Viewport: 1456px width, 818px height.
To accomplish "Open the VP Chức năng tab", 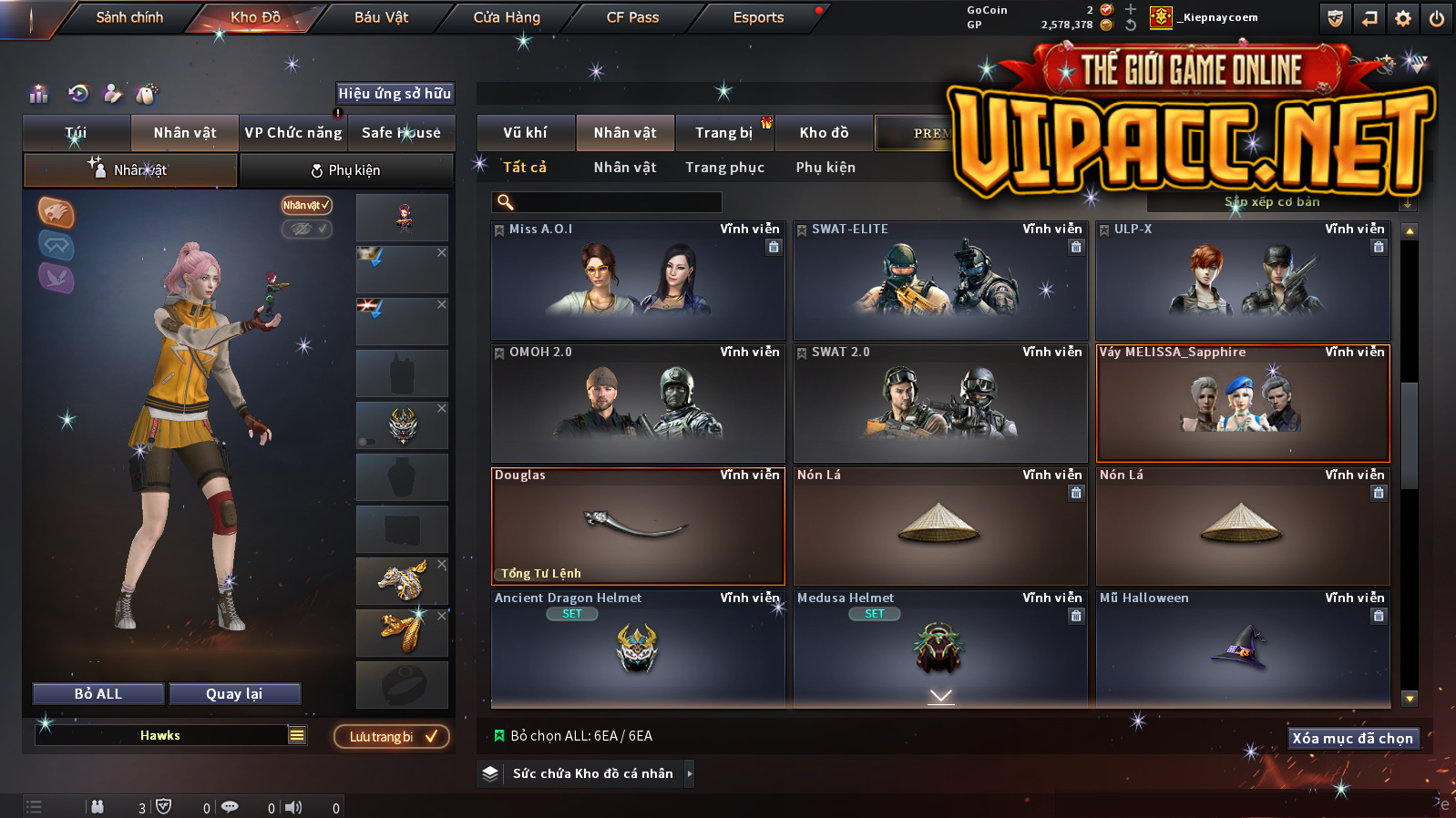I will (x=293, y=133).
